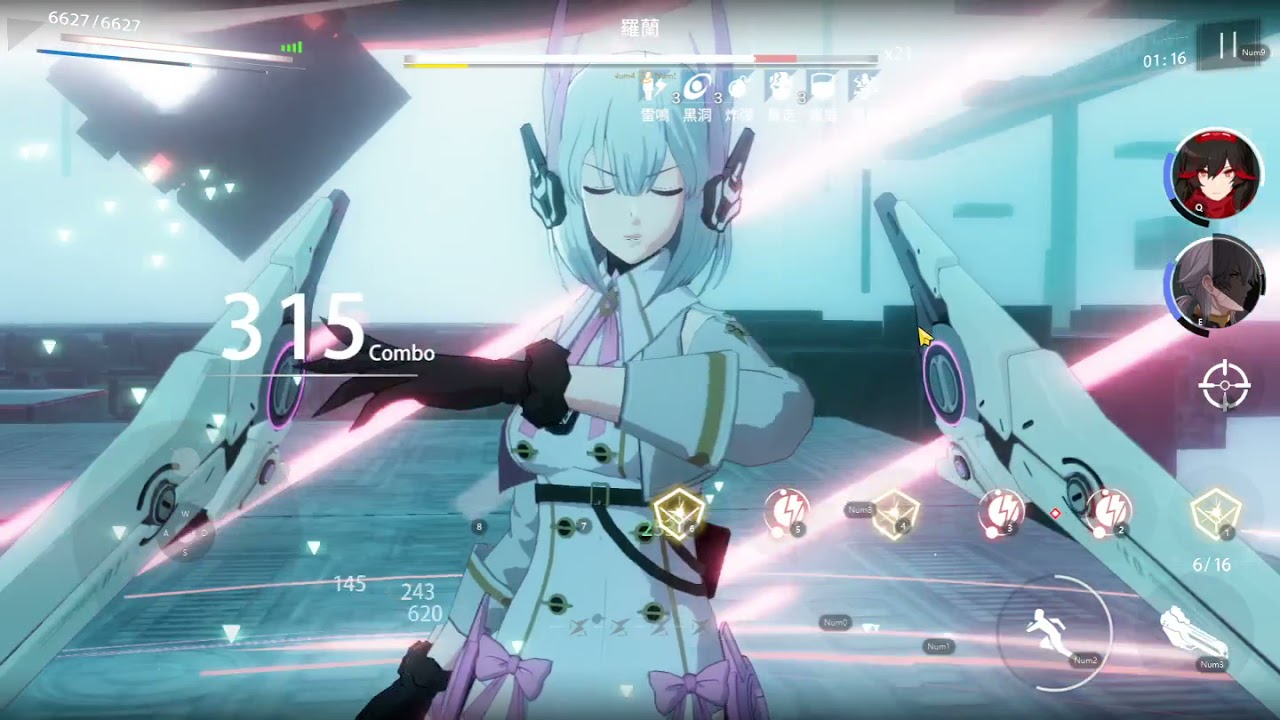Tap the red lightning orb numbered 5
The height and width of the screenshot is (720, 1280).
click(784, 510)
